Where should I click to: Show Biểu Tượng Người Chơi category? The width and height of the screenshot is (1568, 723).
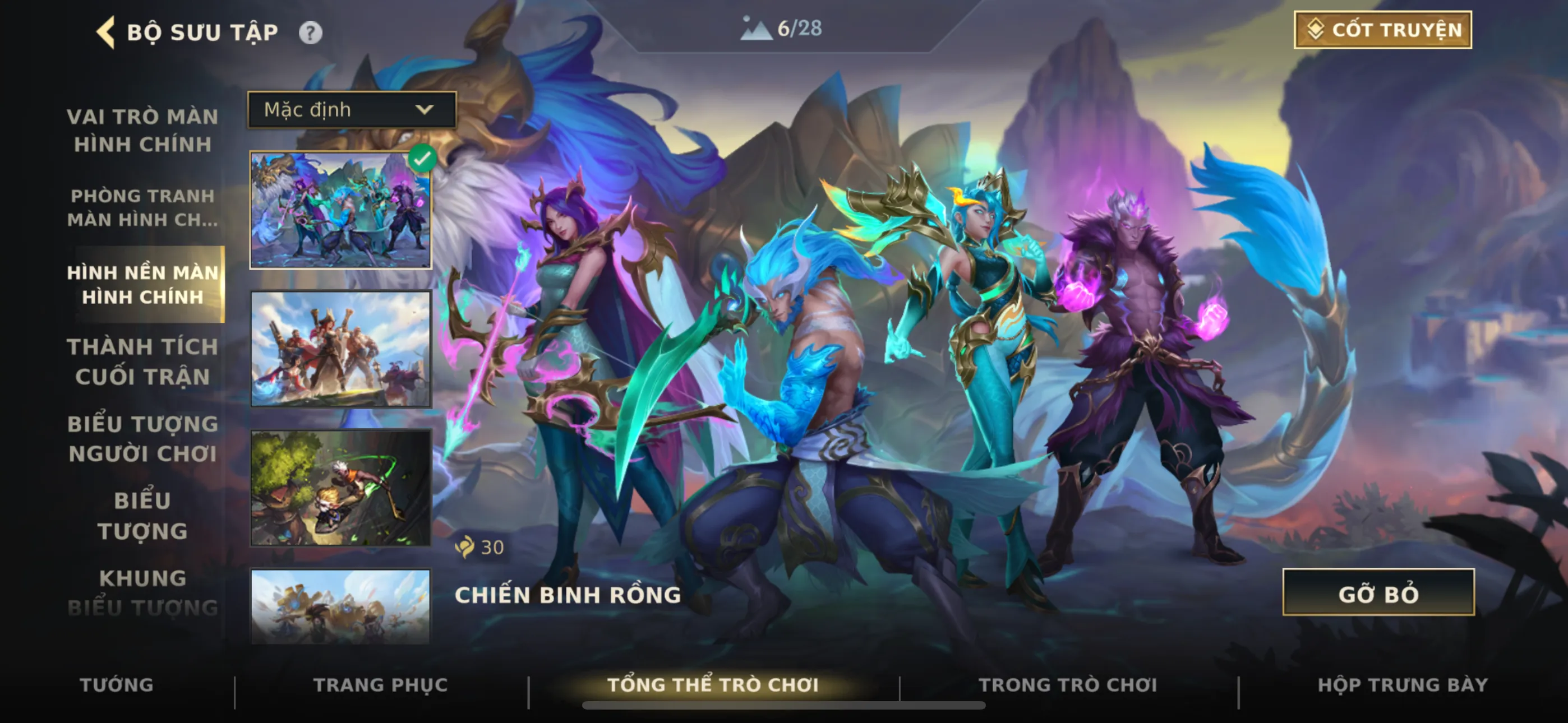[x=142, y=438]
